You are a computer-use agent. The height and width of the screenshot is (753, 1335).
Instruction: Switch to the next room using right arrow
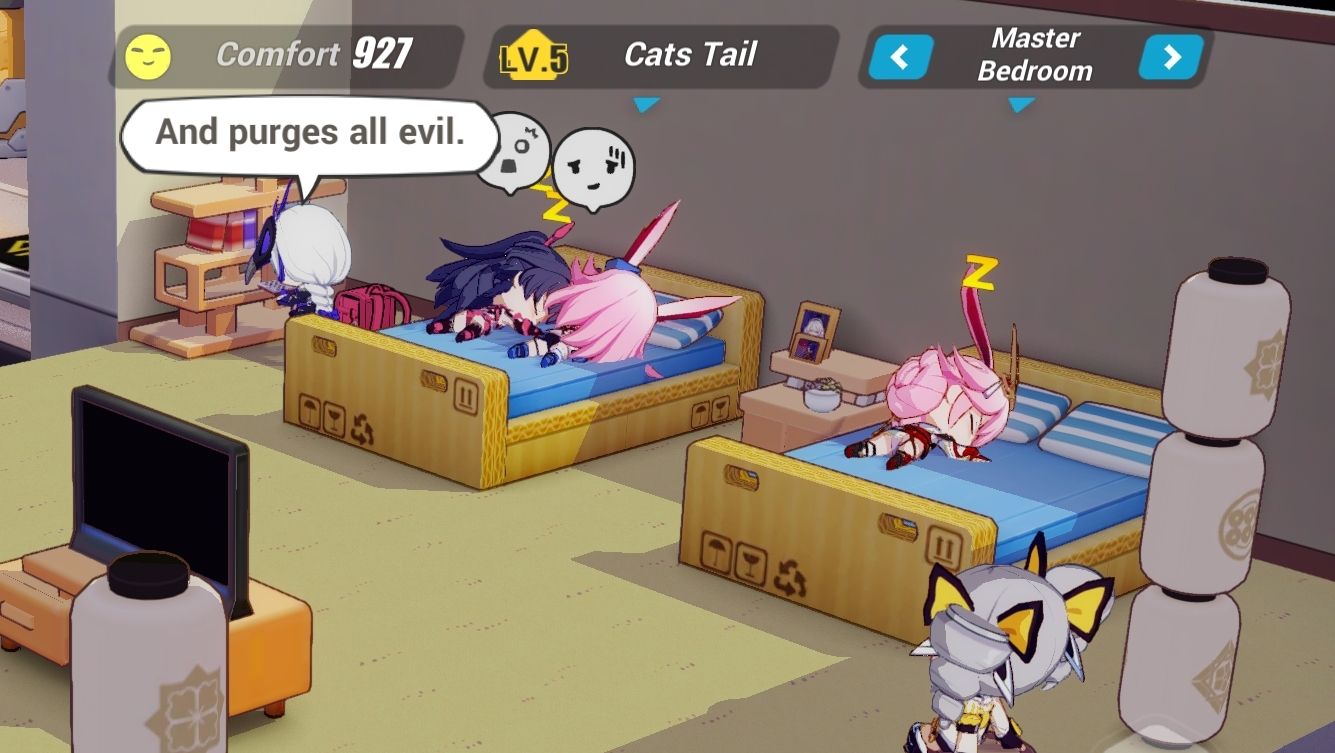[1172, 57]
